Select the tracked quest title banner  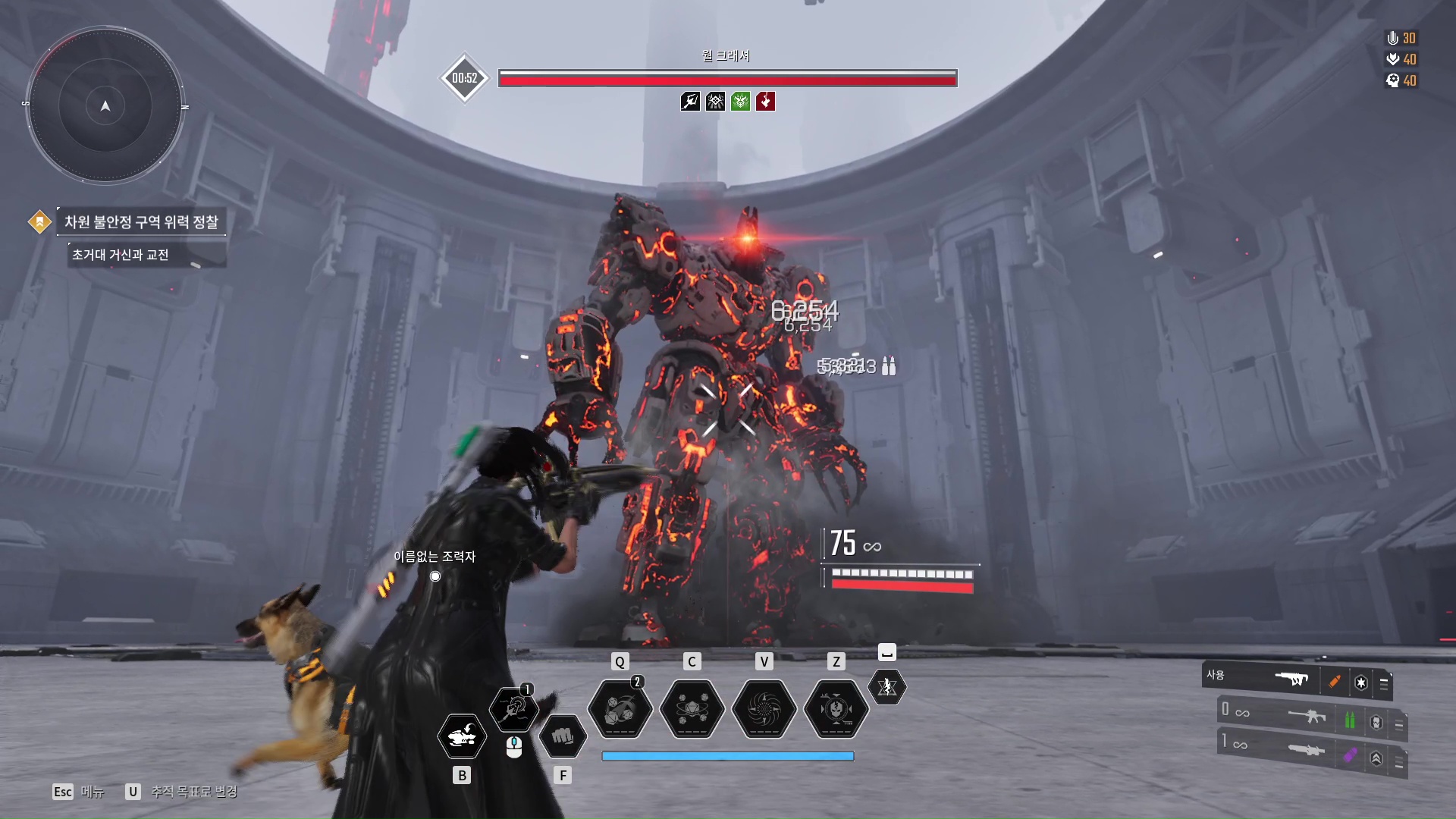(141, 221)
